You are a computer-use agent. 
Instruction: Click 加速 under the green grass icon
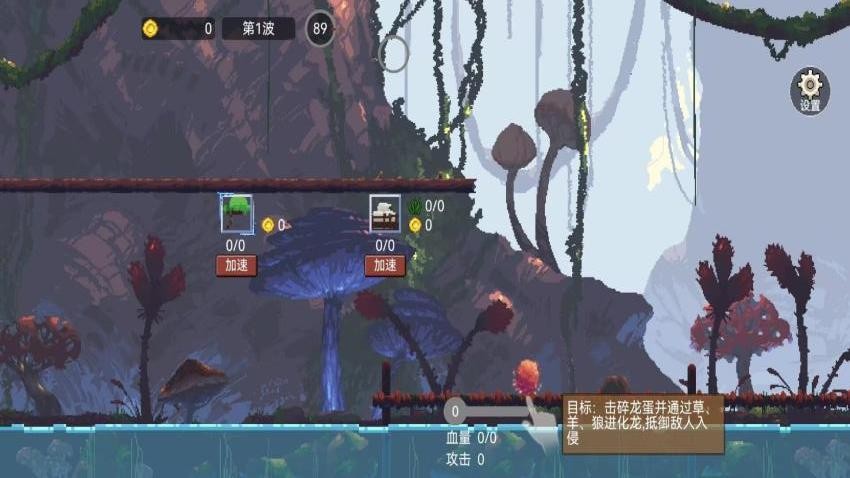[236, 265]
